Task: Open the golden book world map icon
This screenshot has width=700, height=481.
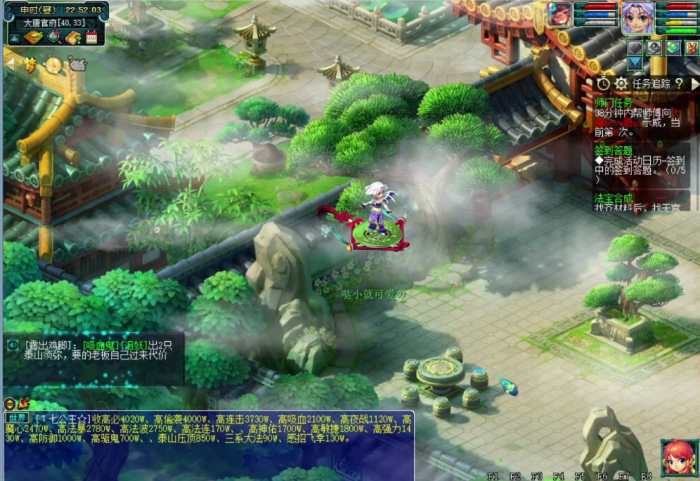Action: [31, 37]
